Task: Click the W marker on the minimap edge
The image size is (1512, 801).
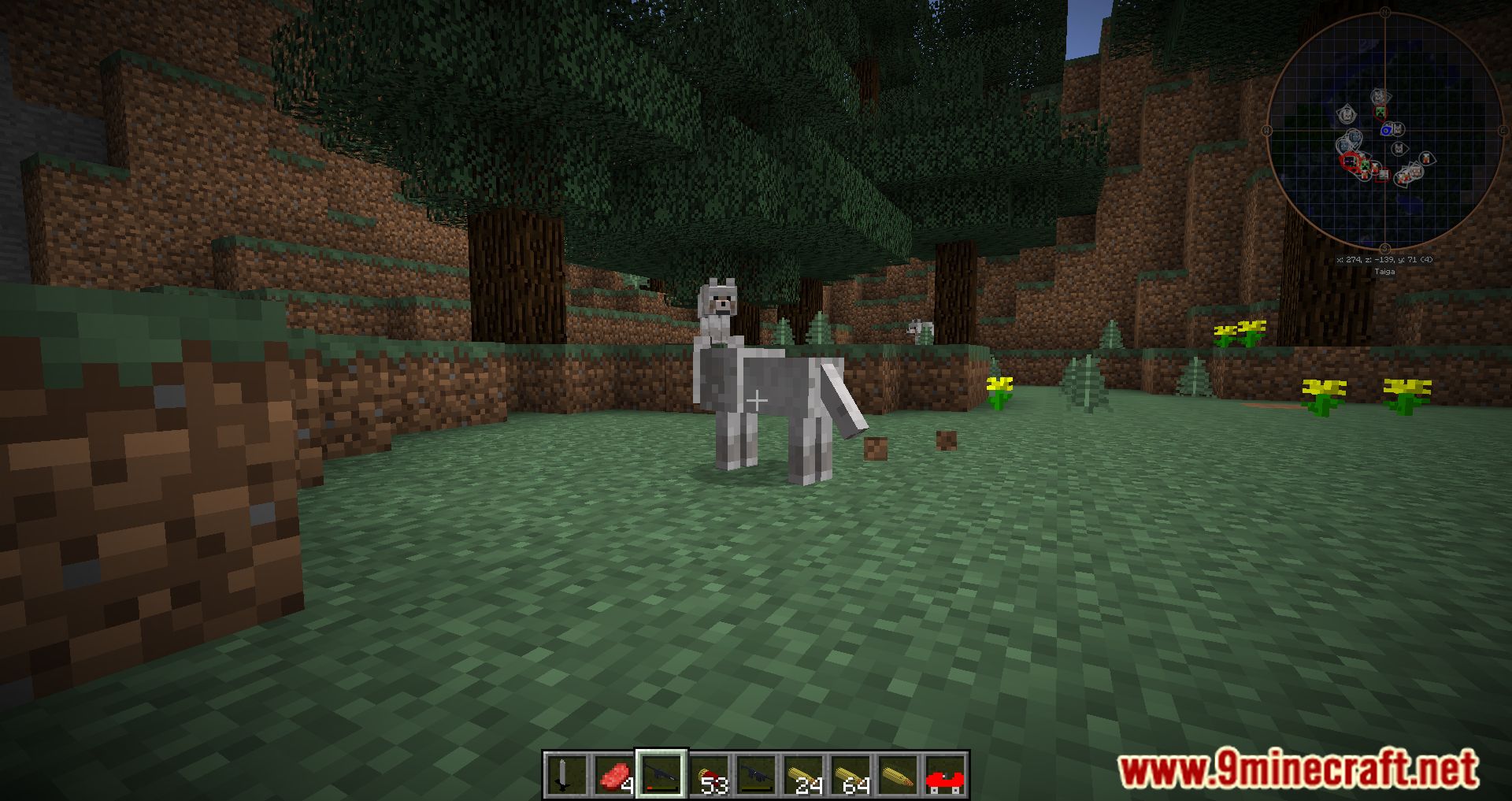Action: (1266, 129)
